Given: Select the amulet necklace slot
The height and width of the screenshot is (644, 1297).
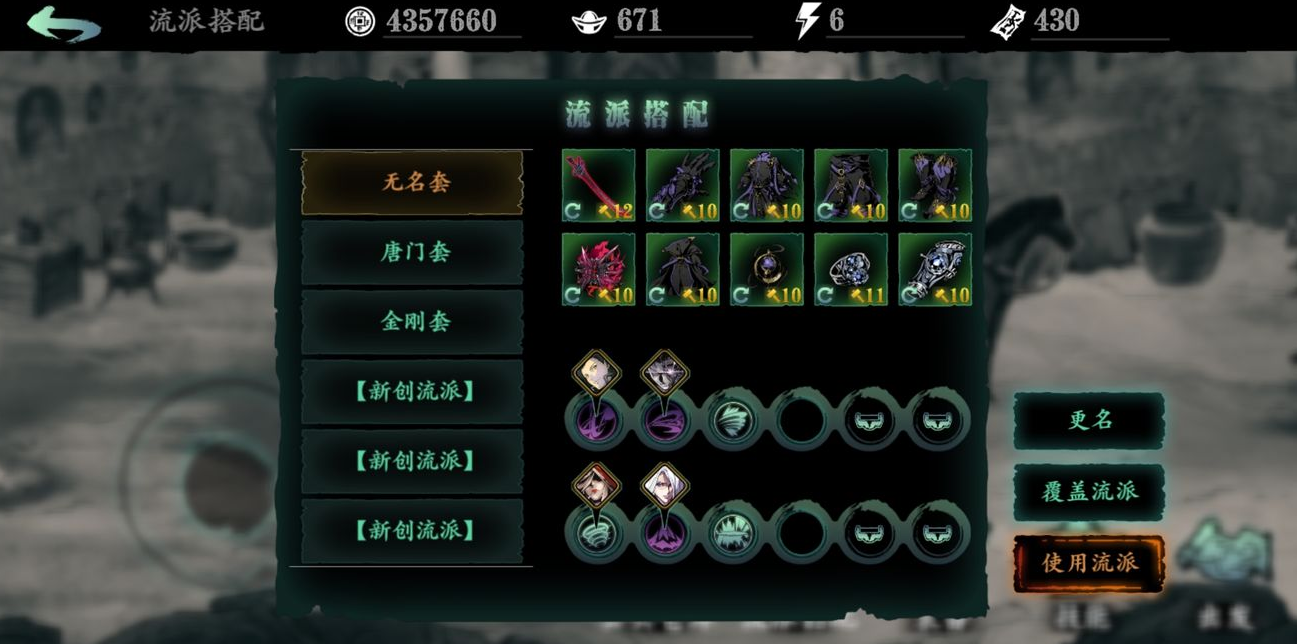Looking at the screenshot, I should click(x=766, y=269).
